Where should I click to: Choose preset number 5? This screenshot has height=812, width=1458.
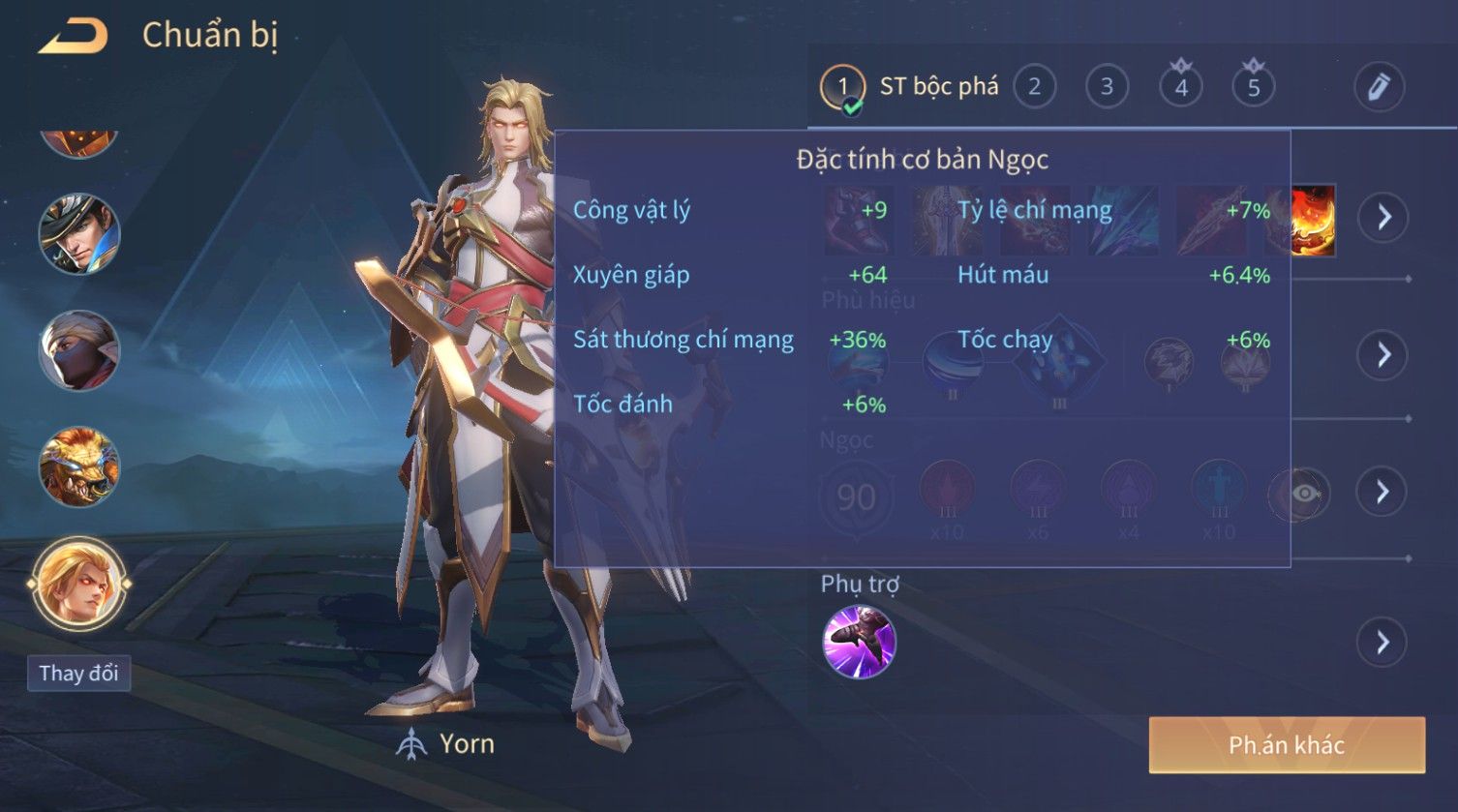point(1253,87)
